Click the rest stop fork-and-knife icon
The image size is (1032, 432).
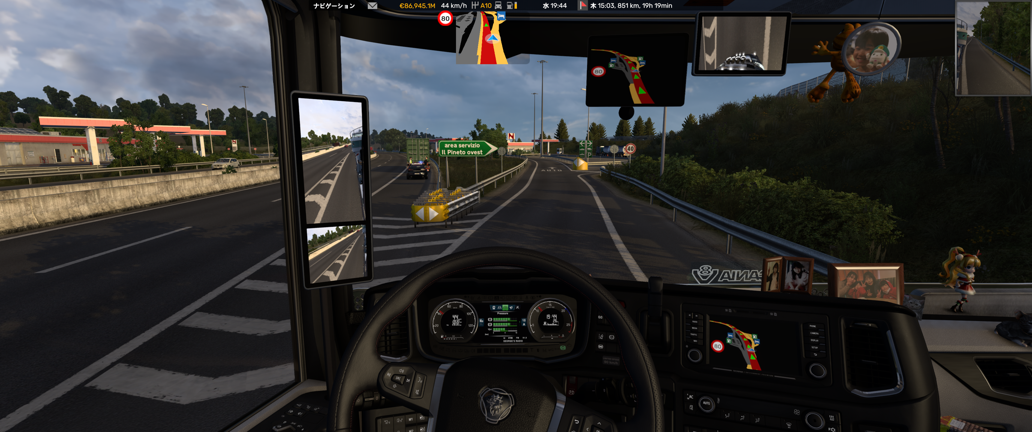(474, 6)
